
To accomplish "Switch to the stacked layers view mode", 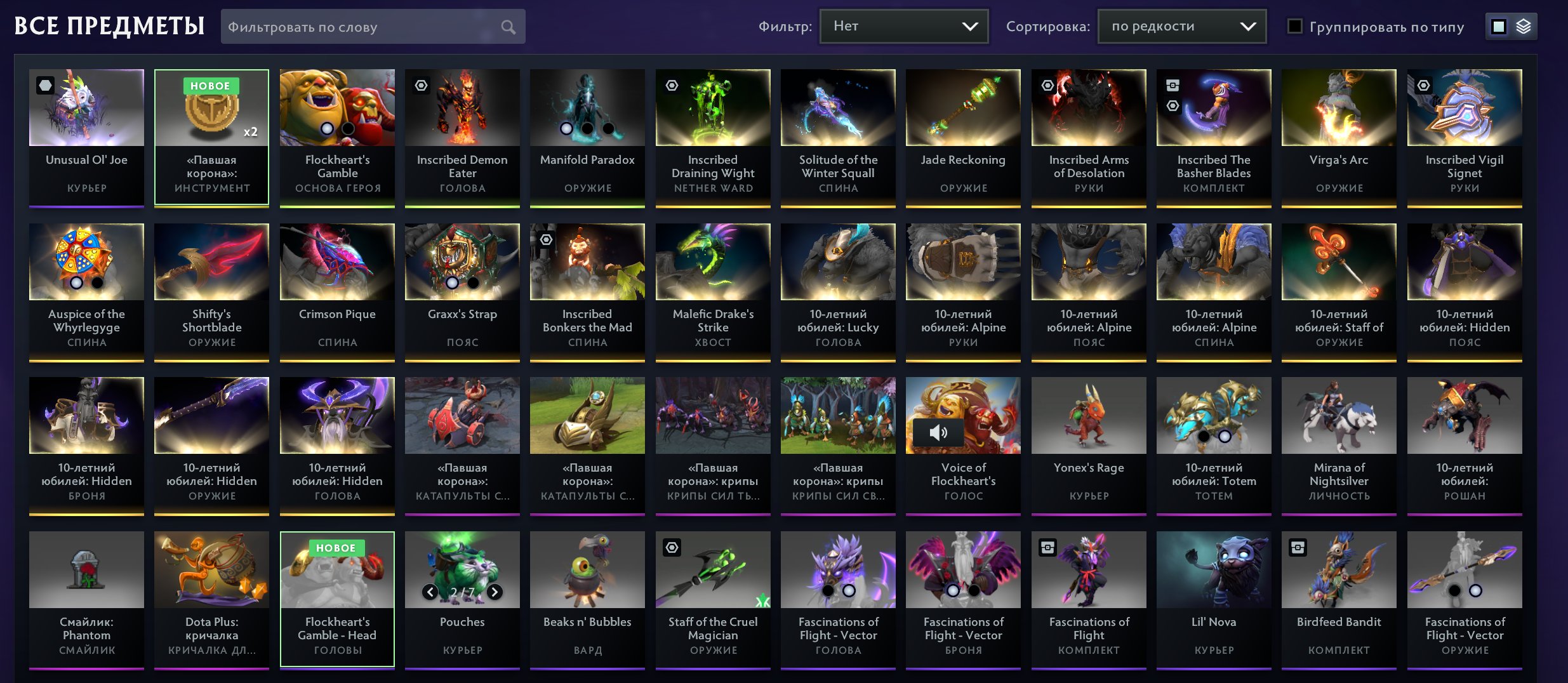I will [1524, 27].
